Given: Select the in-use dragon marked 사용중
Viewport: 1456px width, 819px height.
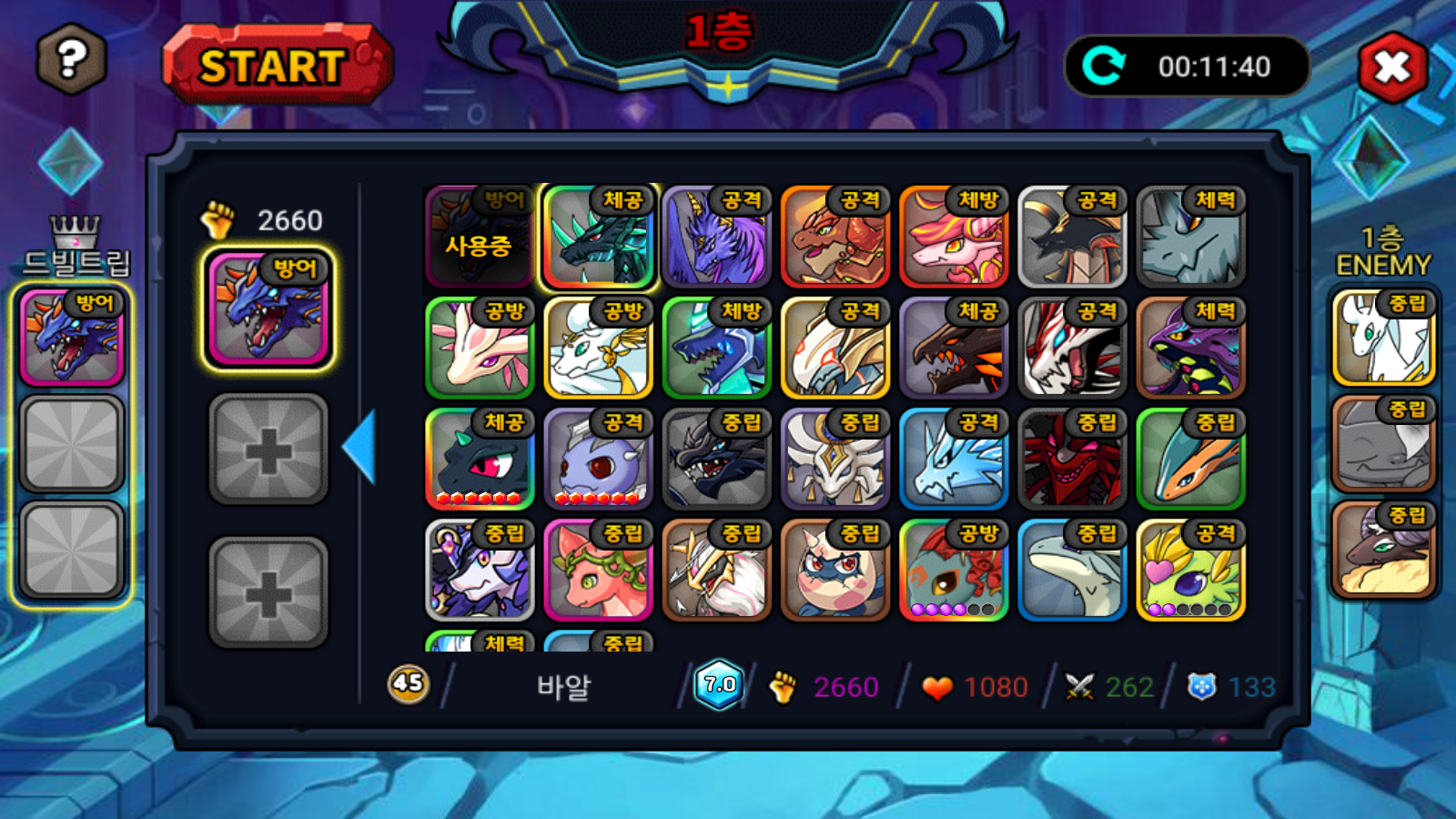Looking at the screenshot, I should (x=480, y=238).
